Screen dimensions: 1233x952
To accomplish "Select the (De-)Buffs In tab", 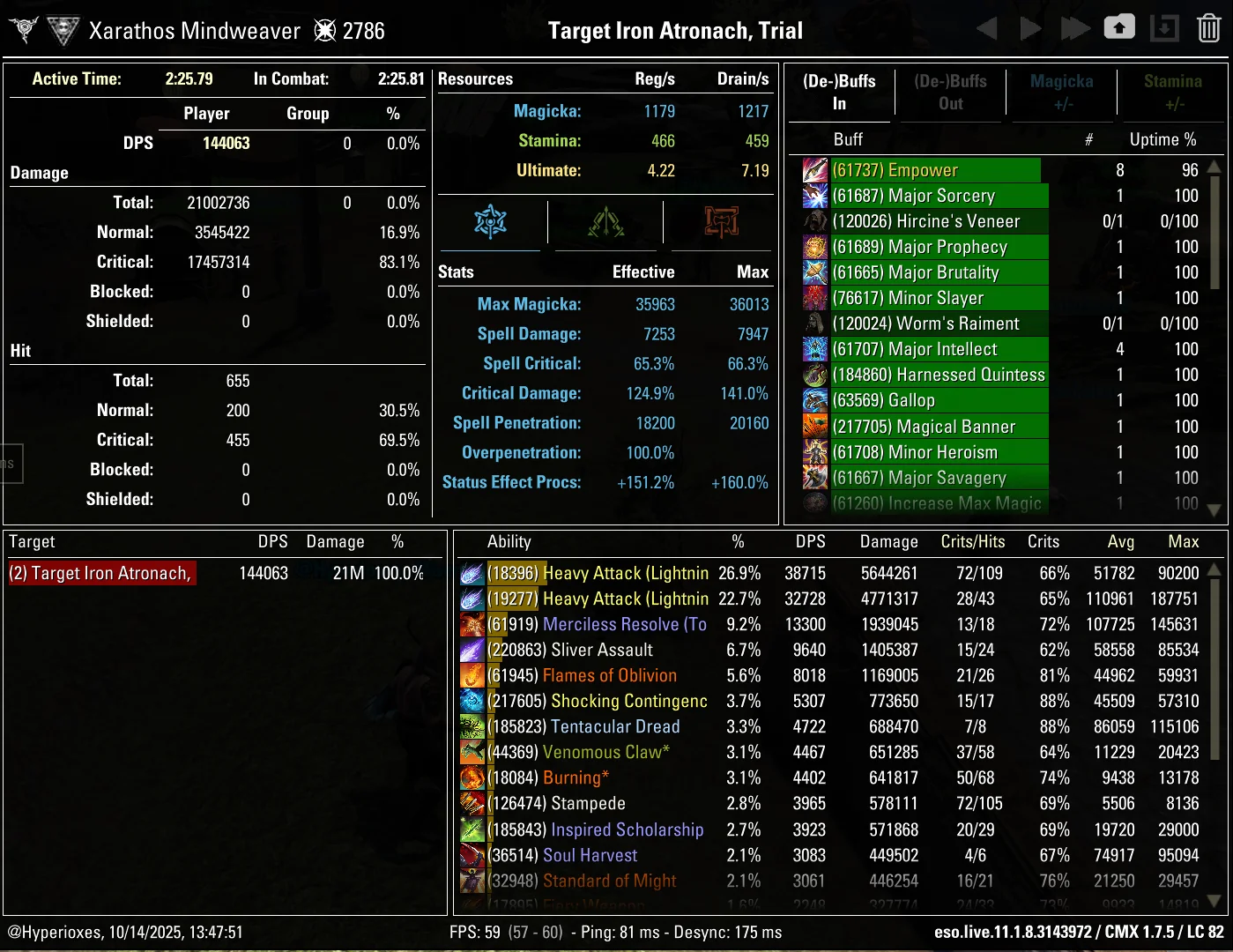I will [838, 92].
